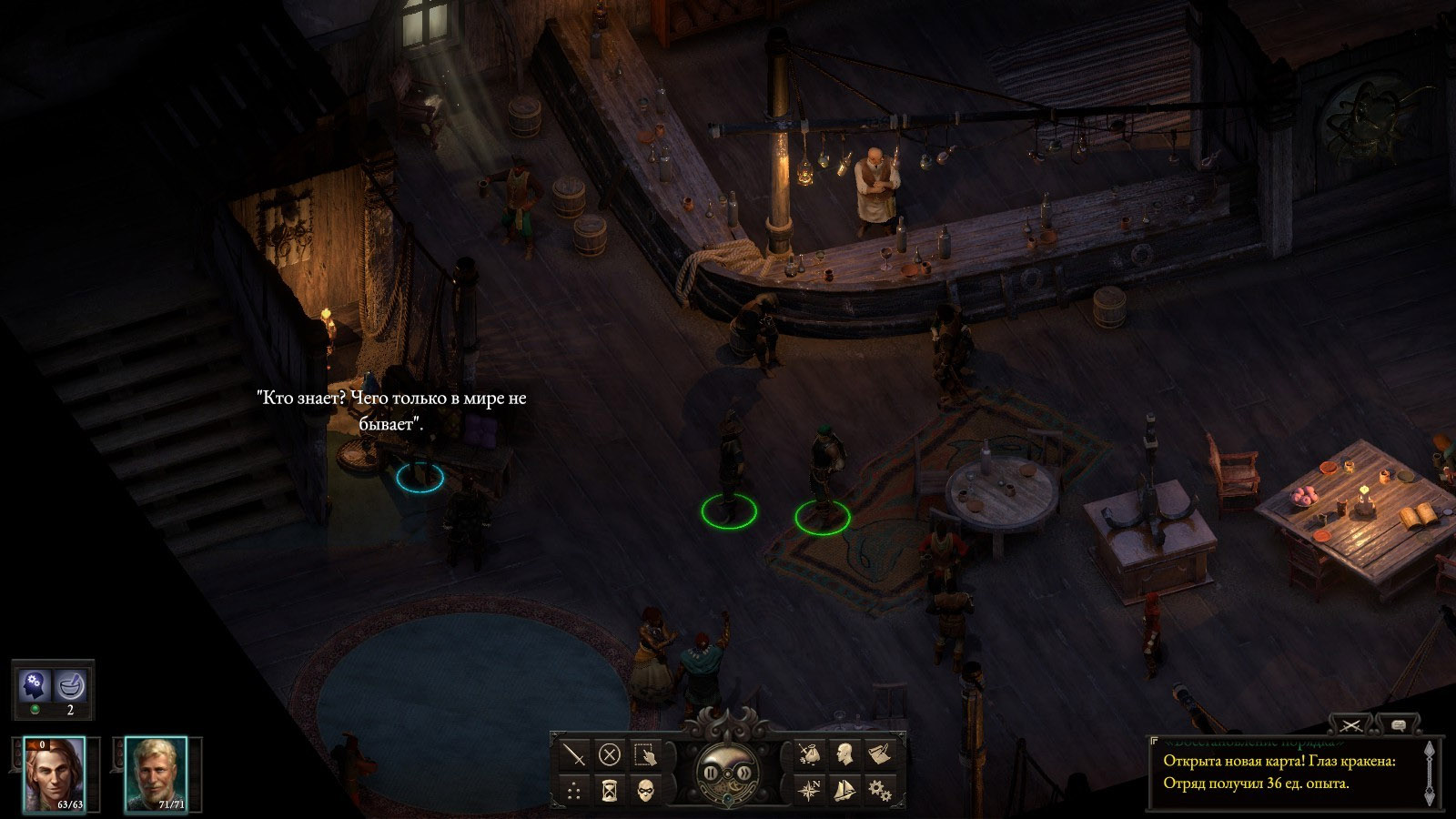The image size is (1456, 819).
Task: Click the mortar and pestle ability icon
Action: (70, 684)
